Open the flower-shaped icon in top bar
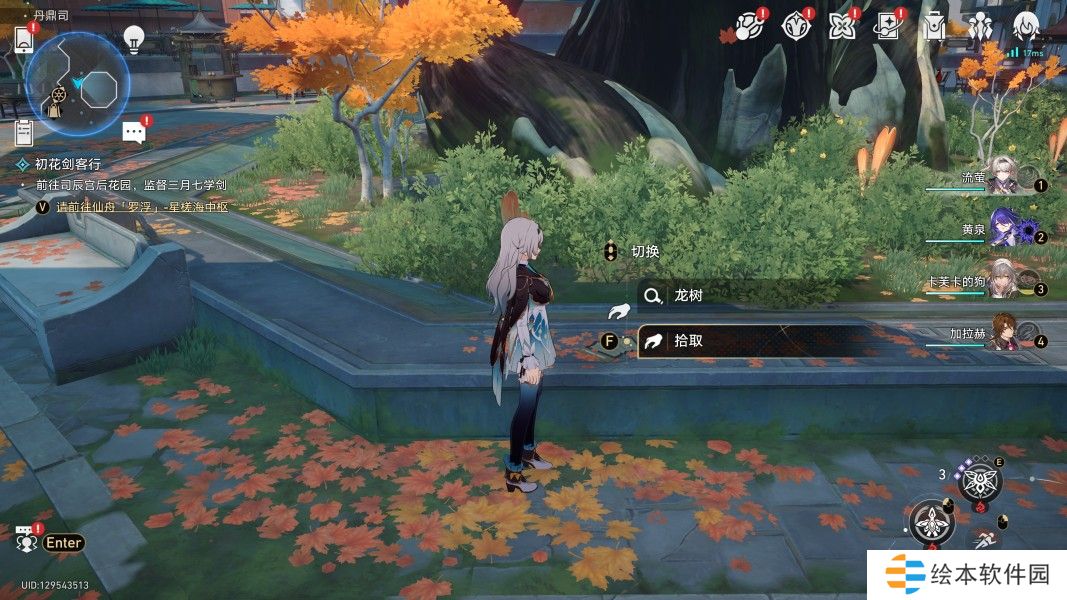The width and height of the screenshot is (1067, 600). point(841,26)
